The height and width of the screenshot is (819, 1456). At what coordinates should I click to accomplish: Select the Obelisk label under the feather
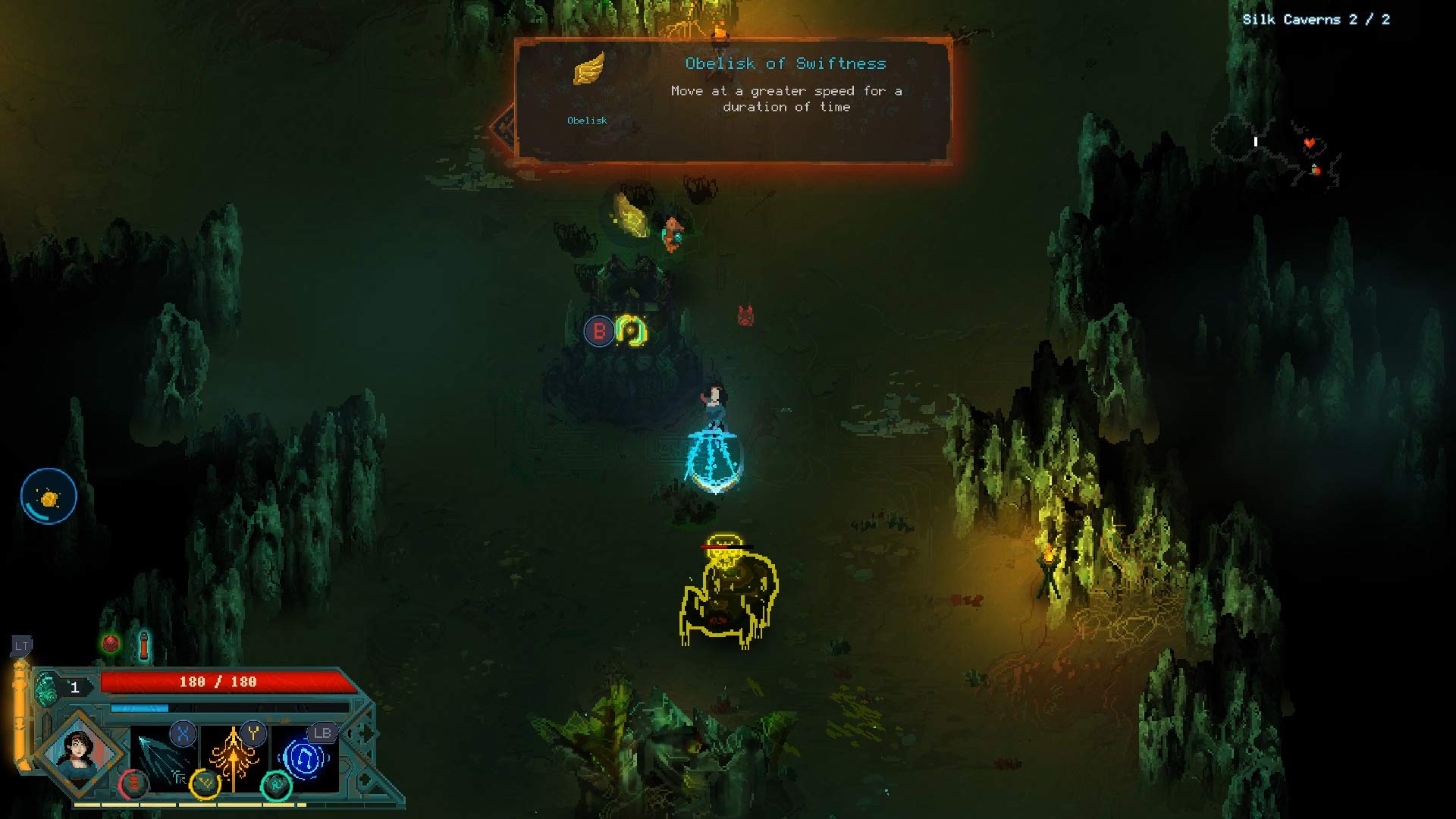[x=588, y=120]
